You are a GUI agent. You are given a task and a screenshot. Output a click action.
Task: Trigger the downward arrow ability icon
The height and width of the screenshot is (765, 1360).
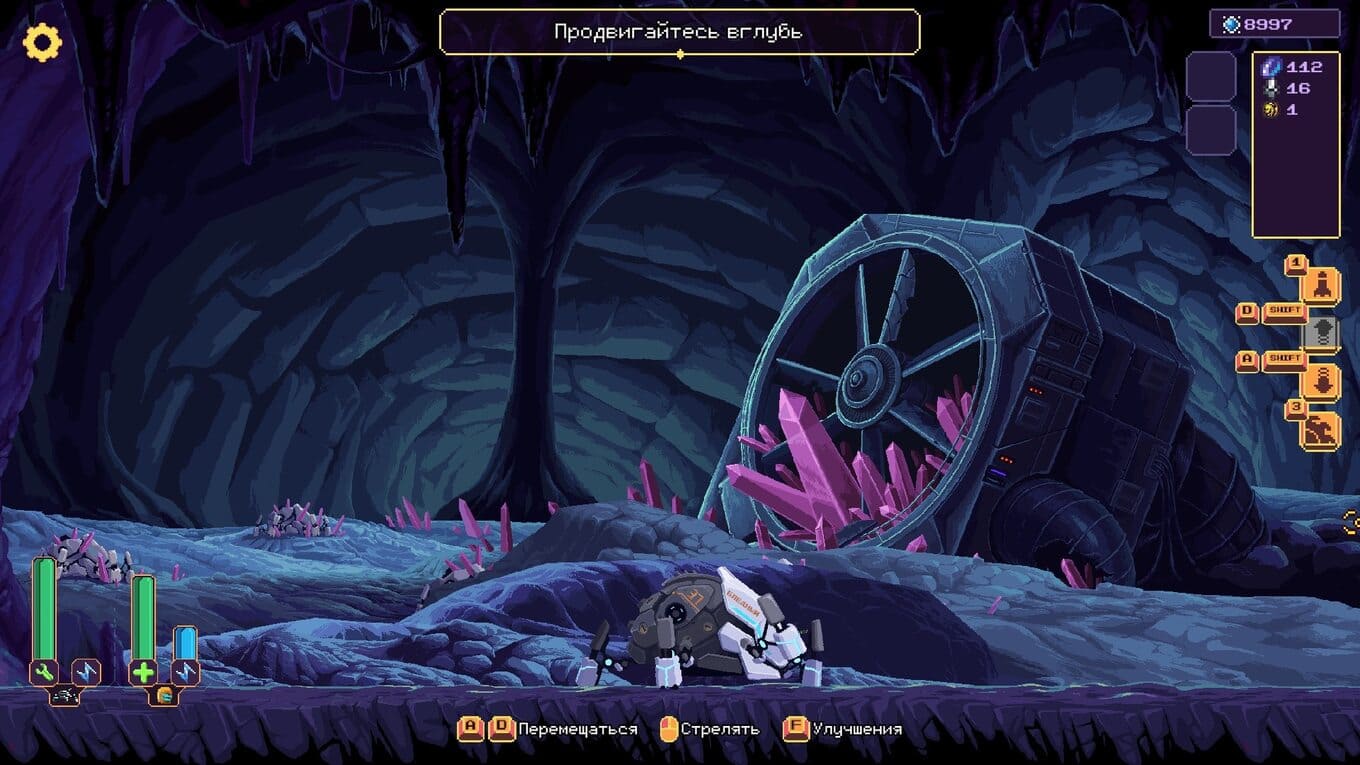coord(1322,381)
